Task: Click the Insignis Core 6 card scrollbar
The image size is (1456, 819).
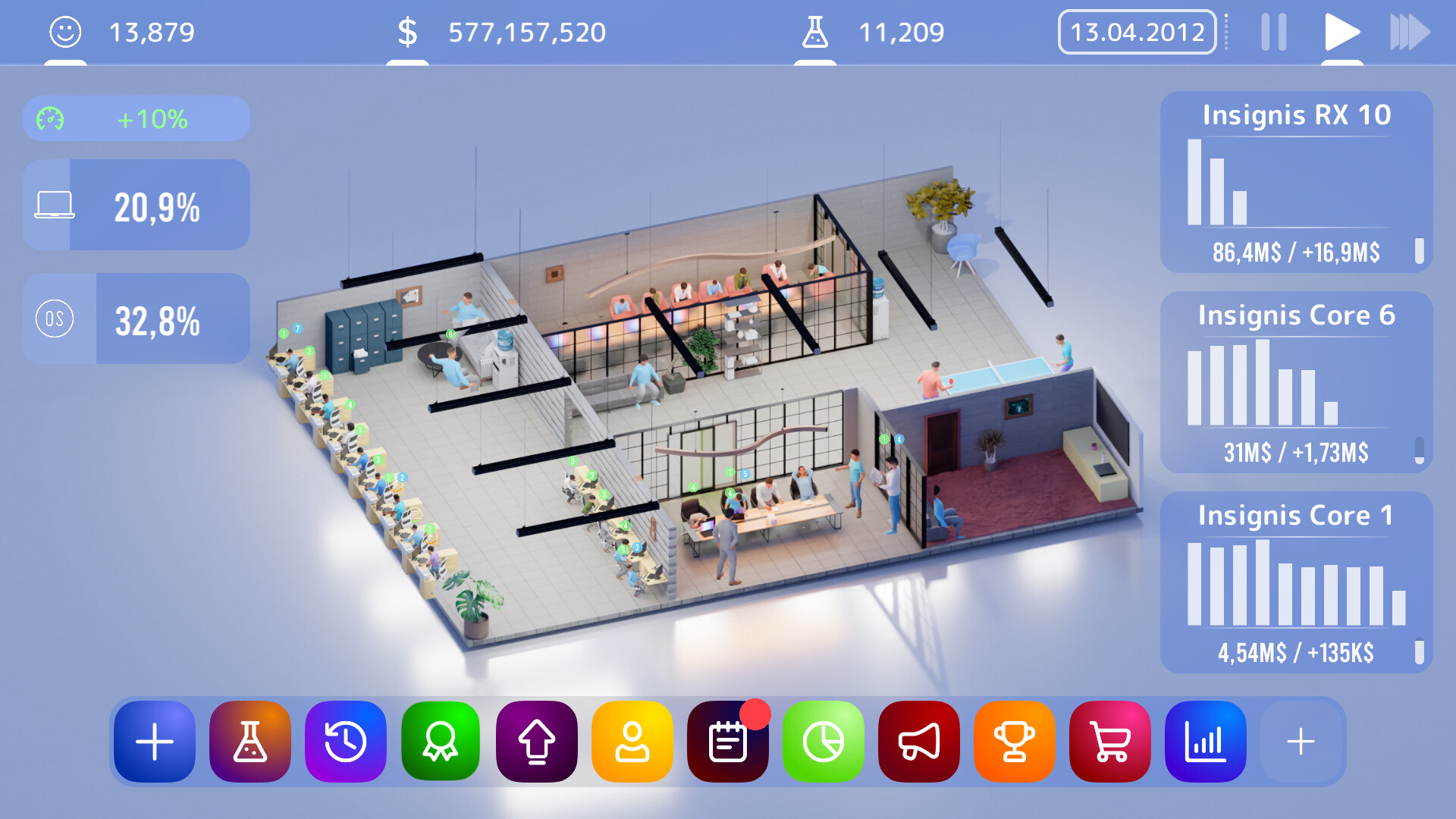Action: coord(1420,449)
